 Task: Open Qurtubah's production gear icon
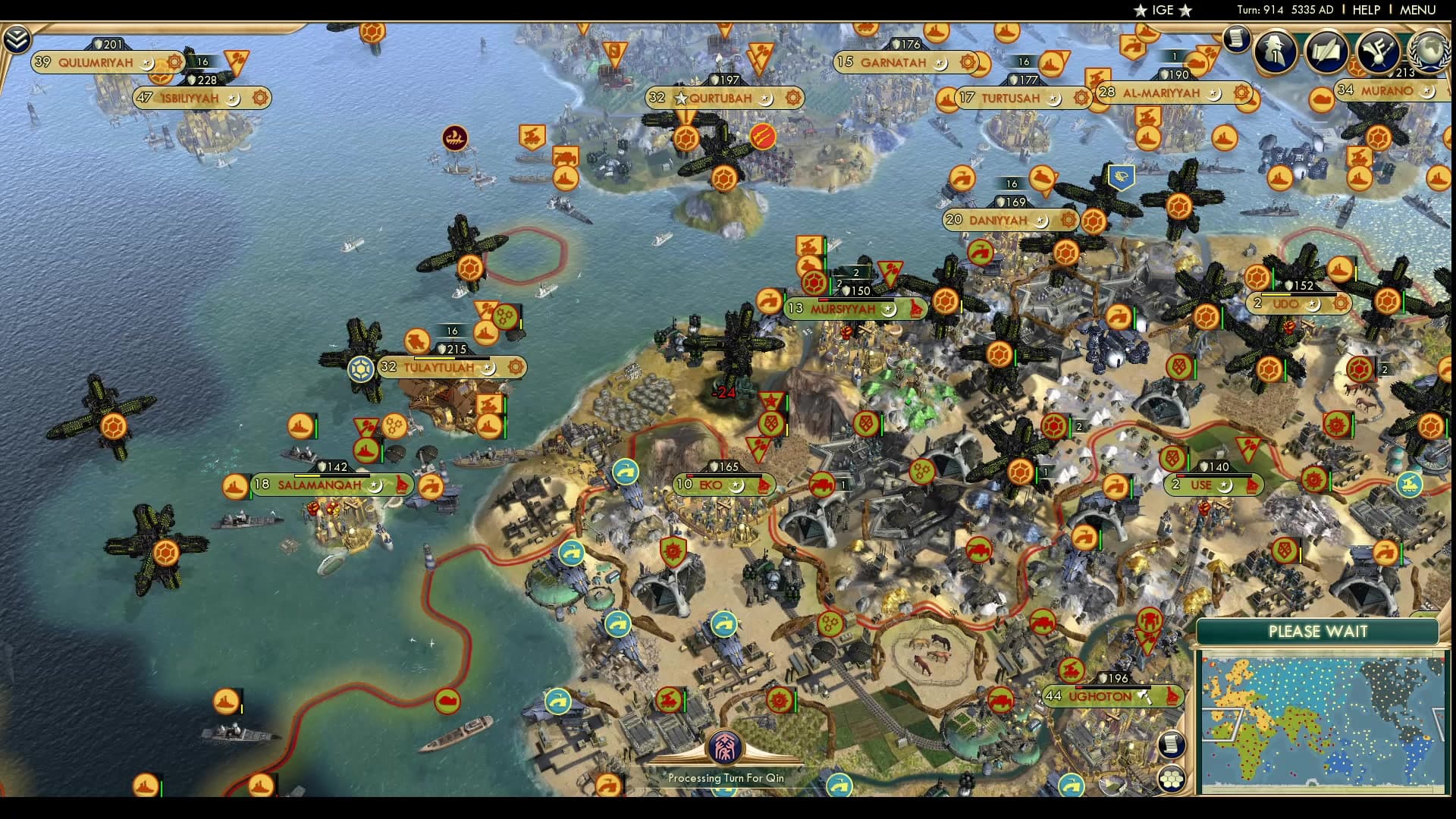pyautogui.click(x=793, y=98)
